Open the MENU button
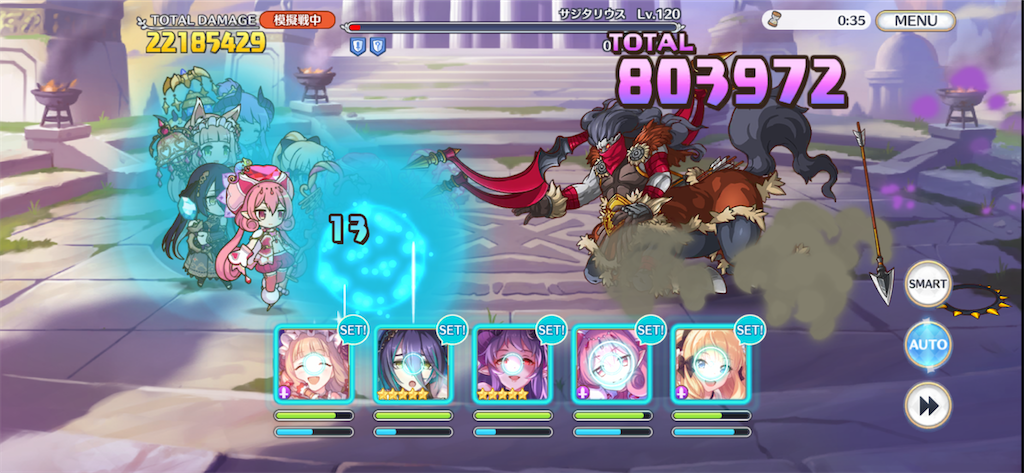 click(916, 20)
